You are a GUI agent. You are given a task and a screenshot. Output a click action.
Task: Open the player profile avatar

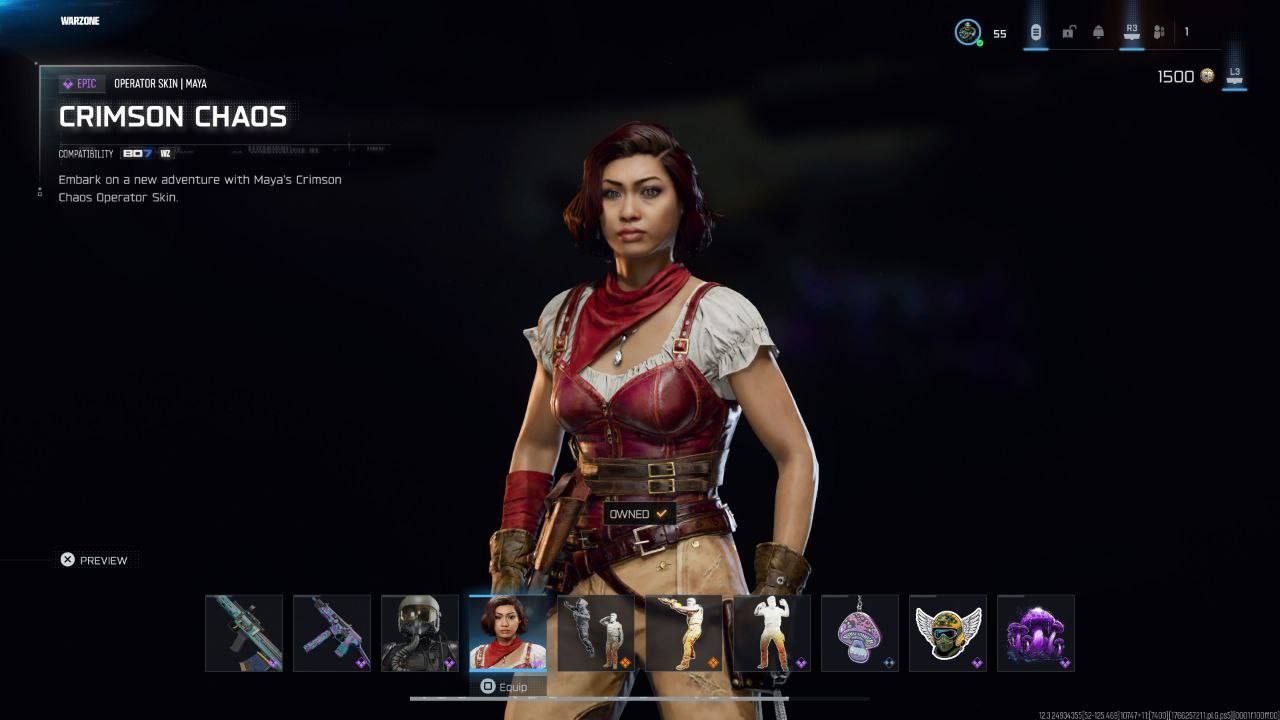point(968,33)
